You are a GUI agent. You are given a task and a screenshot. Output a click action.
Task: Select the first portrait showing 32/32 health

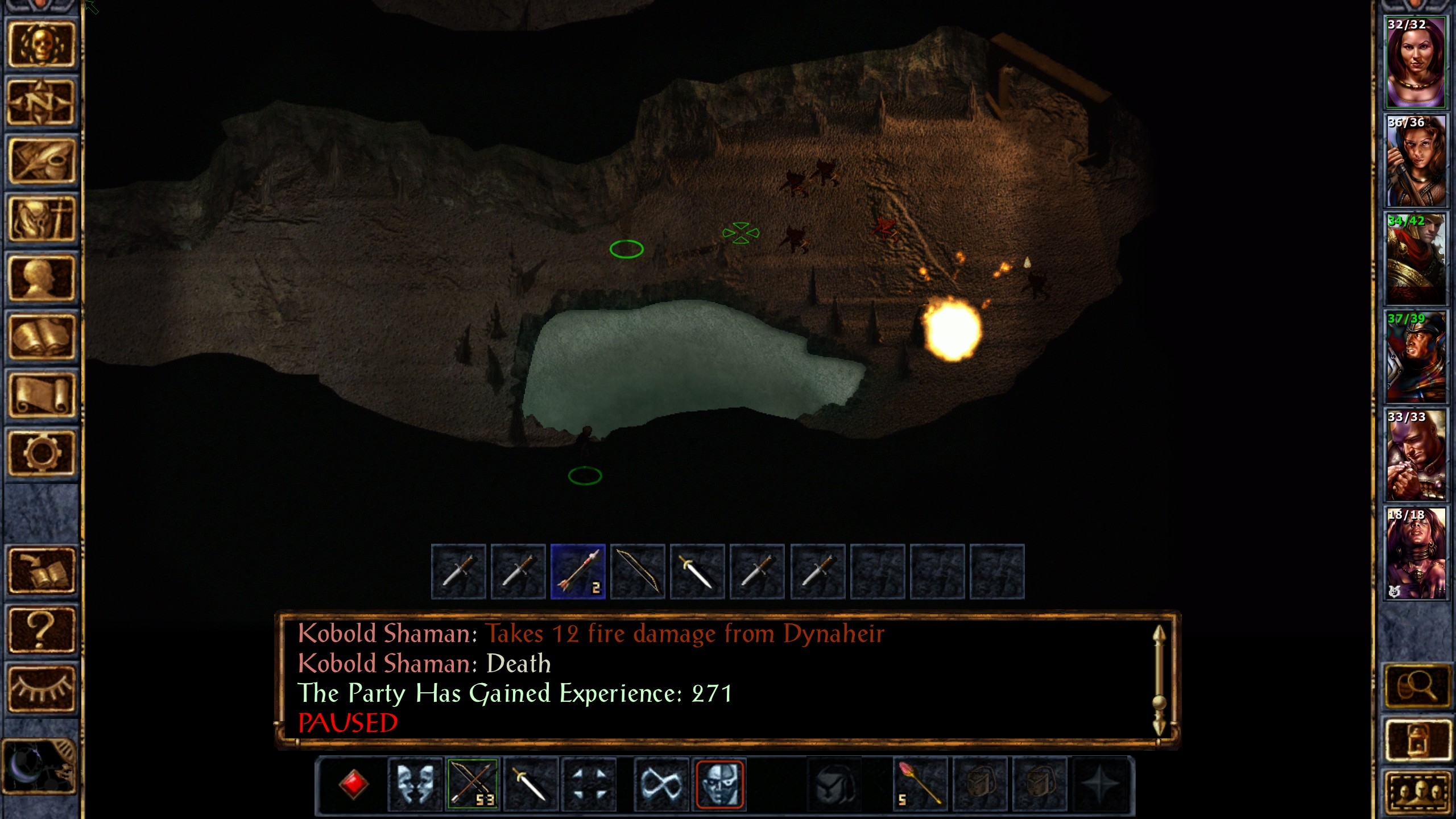point(1416,63)
